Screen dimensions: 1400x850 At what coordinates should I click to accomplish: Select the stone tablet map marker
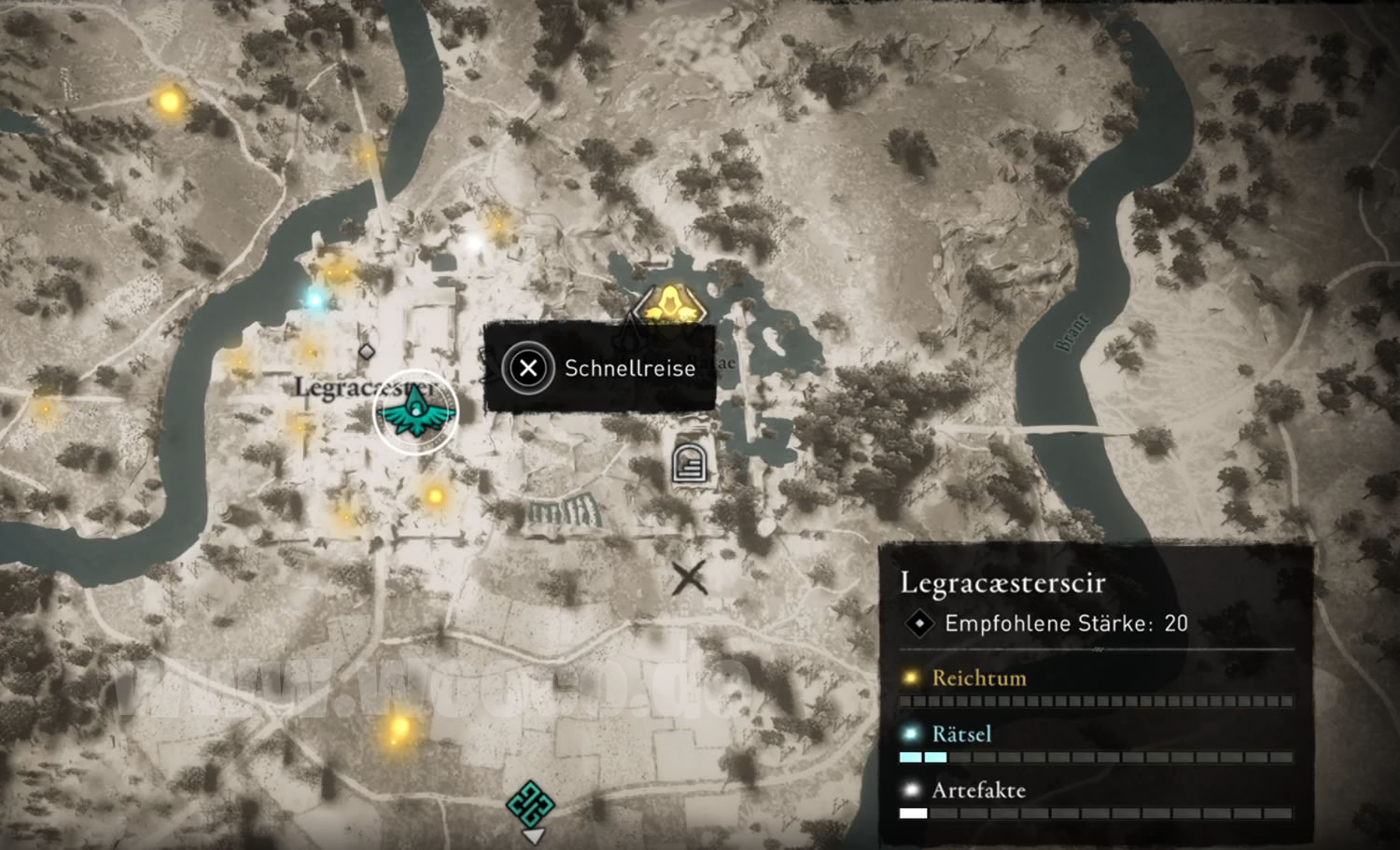(690, 462)
